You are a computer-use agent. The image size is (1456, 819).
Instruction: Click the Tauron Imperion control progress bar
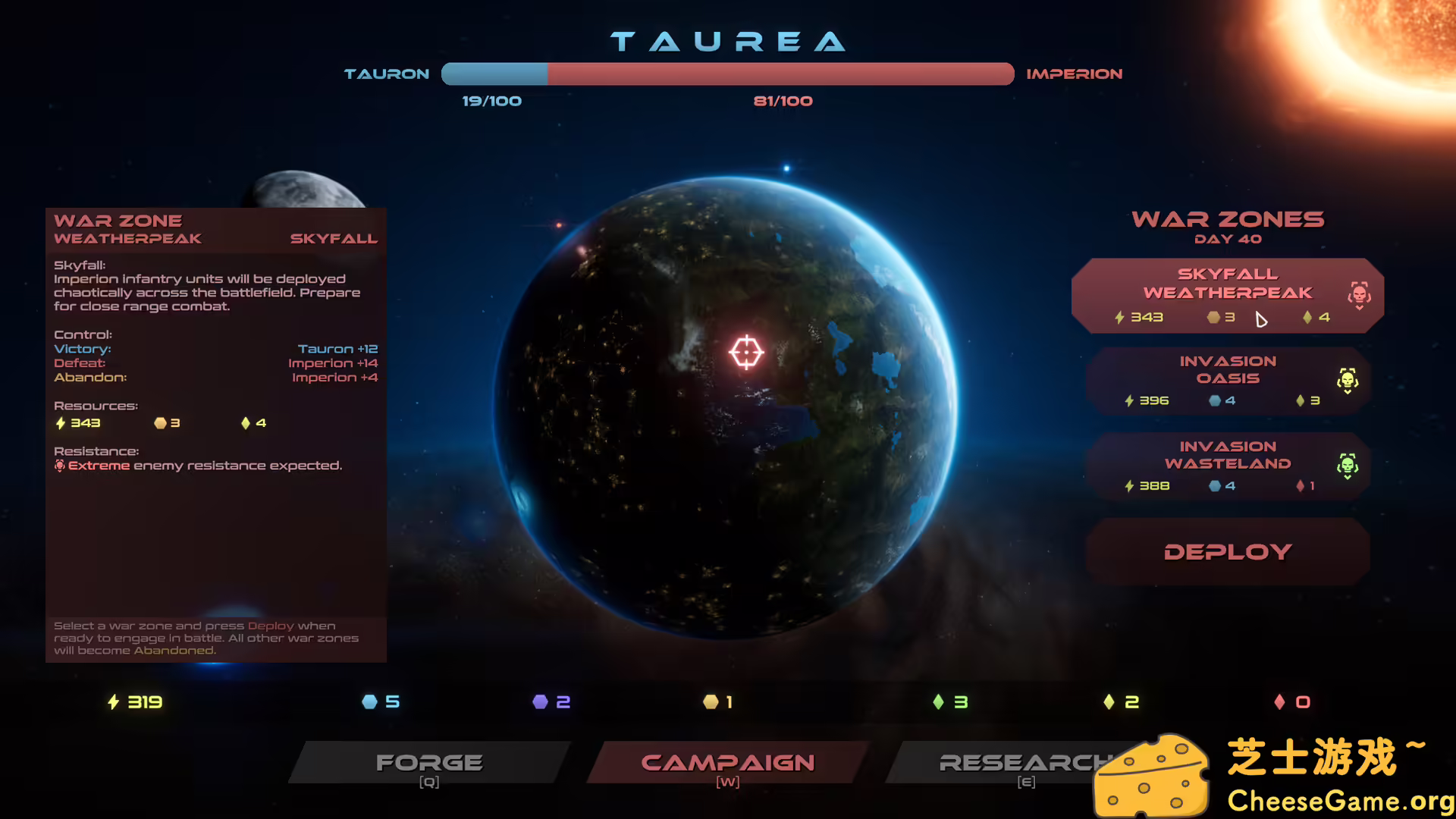728,74
